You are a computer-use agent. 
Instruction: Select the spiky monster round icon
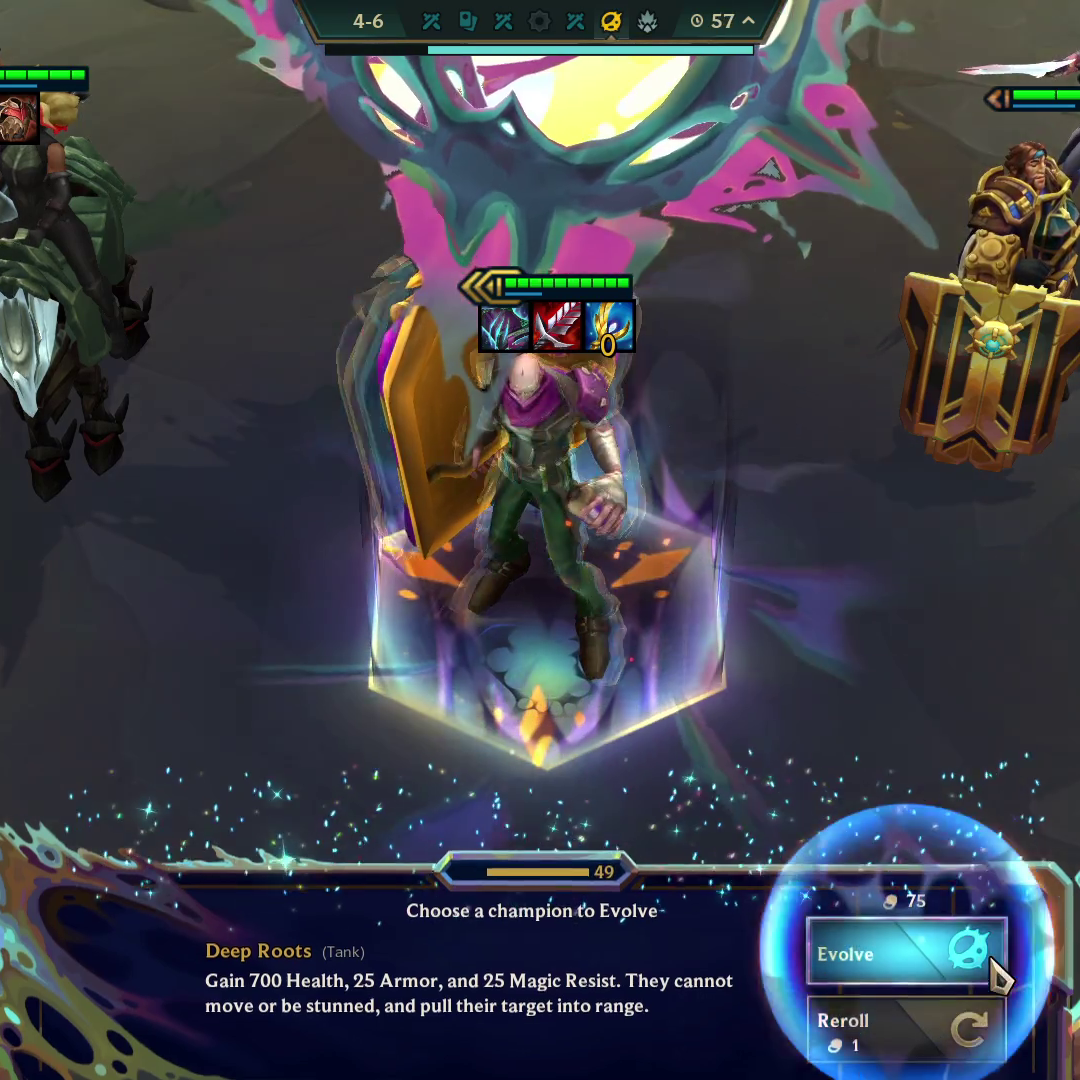tap(647, 22)
